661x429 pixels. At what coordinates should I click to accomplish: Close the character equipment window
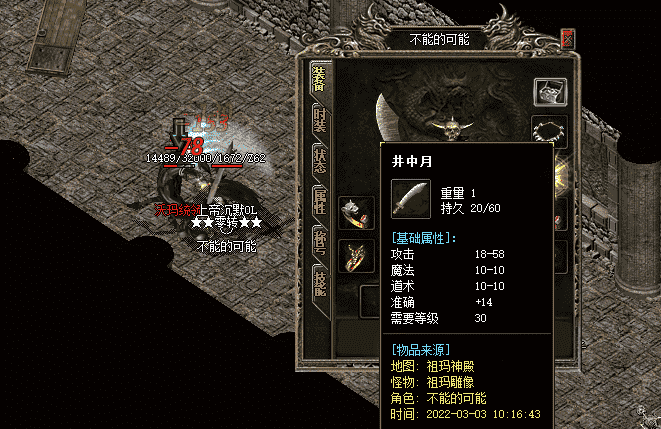tap(568, 39)
